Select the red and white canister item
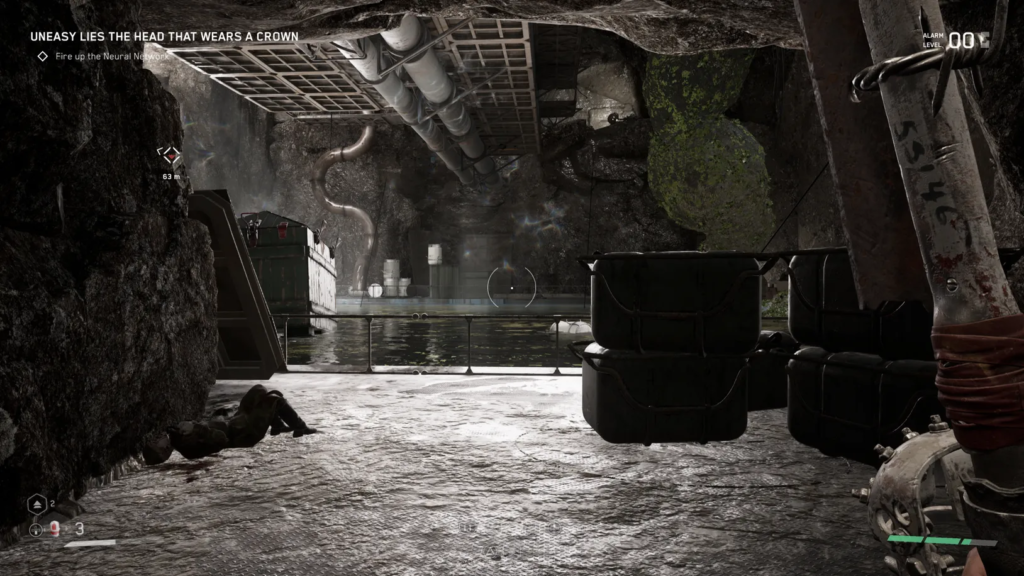Viewport: 1024px width, 576px height. (x=56, y=529)
